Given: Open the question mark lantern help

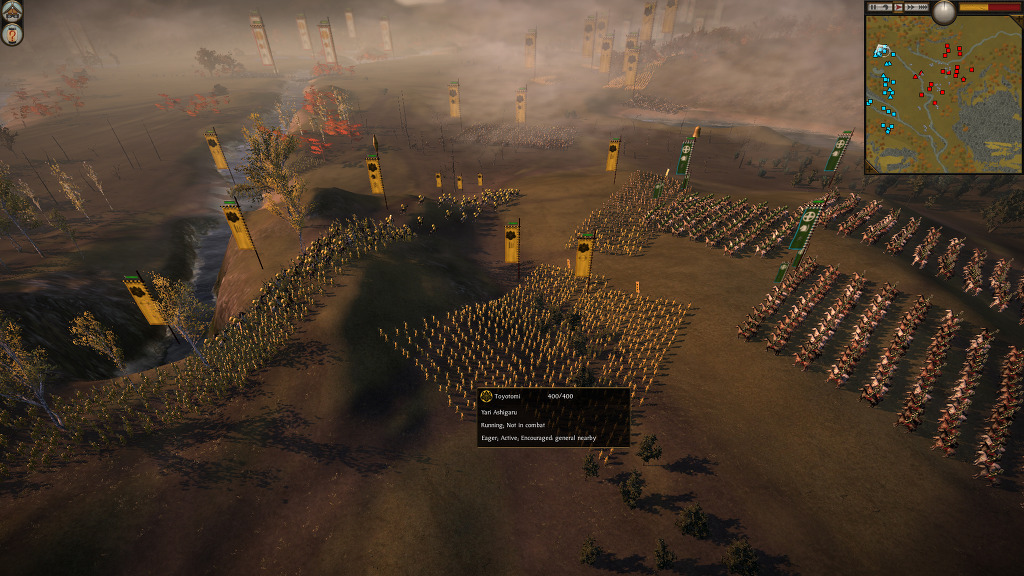Looking at the screenshot, I should click(x=12, y=34).
